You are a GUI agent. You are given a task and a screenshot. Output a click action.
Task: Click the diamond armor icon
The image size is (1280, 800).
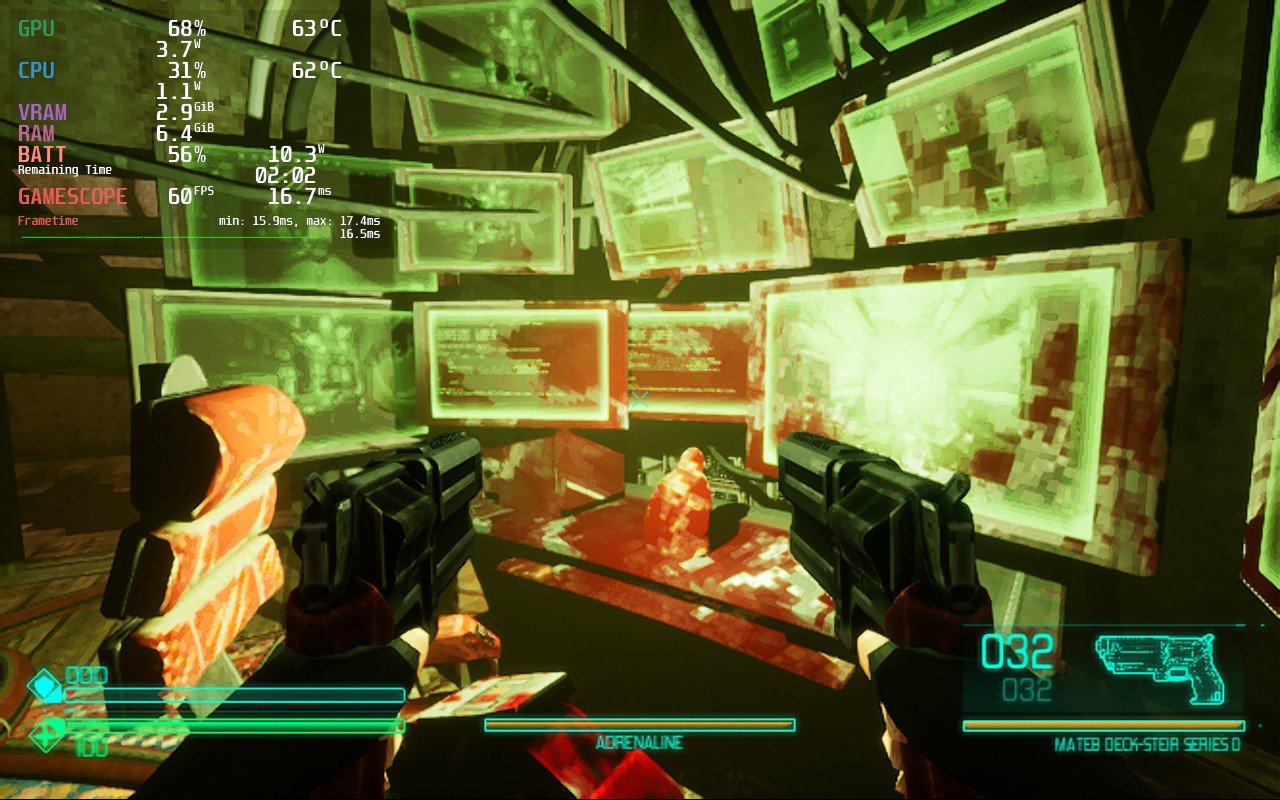click(45, 687)
